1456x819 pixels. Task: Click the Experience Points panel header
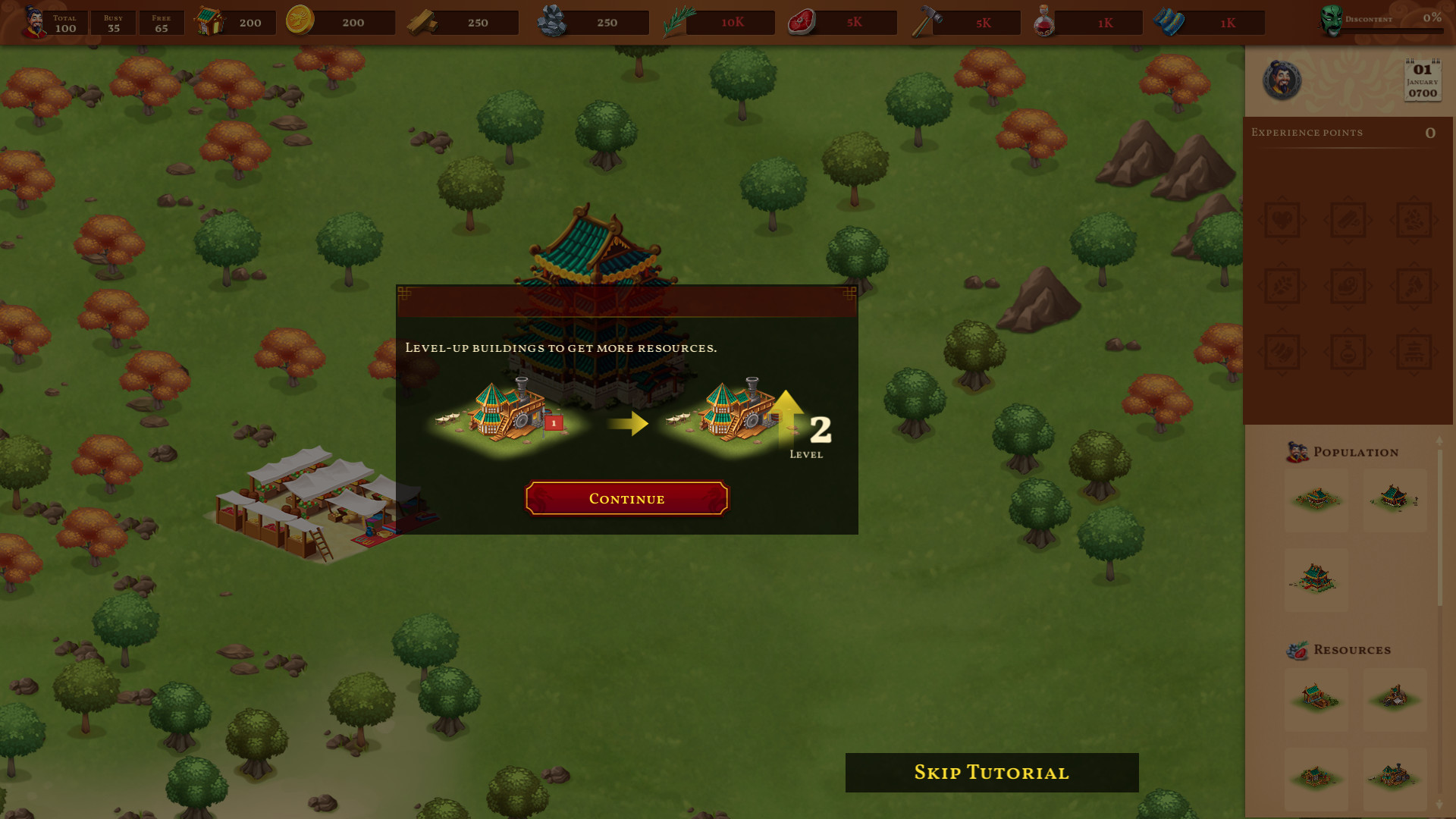[1307, 133]
